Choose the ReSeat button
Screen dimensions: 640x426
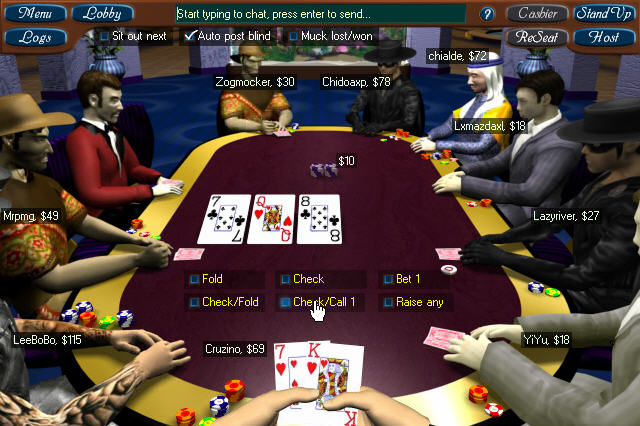[x=536, y=37]
